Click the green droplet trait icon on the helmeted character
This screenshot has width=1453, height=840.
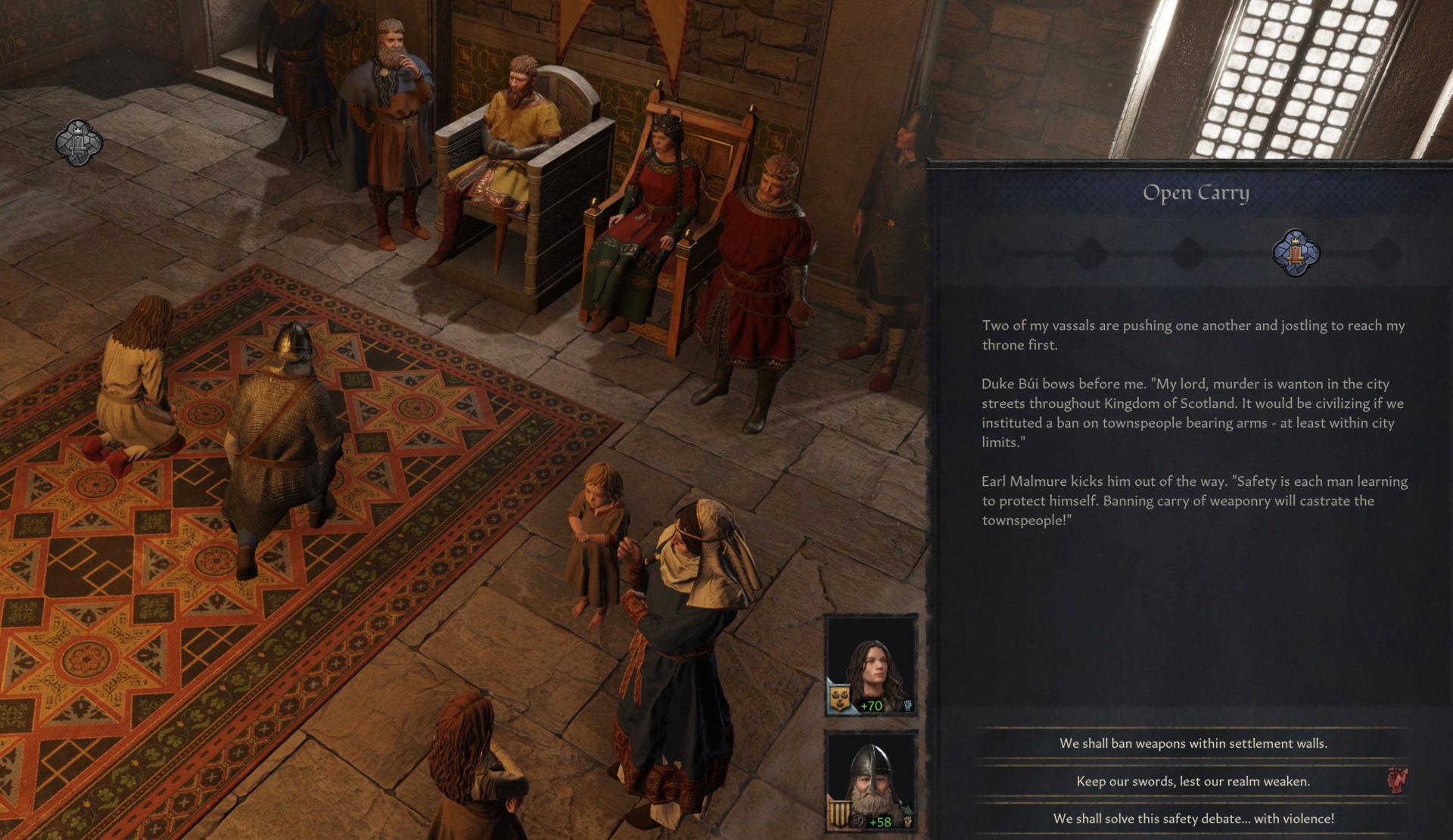(x=908, y=808)
